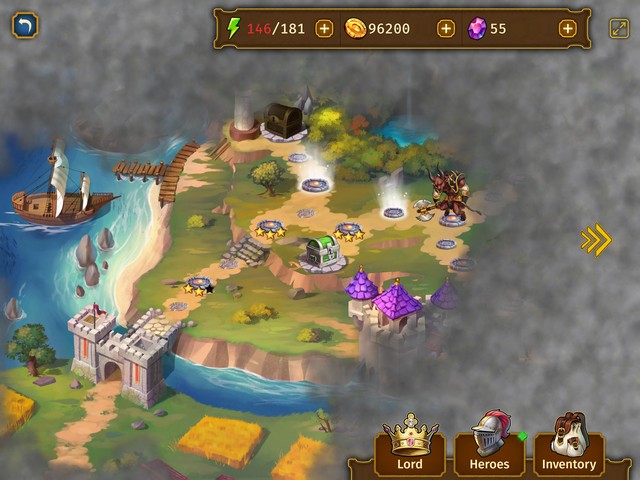Toggle fullscreen with the expand arrows icon
640x480 pixels.
[619, 29]
